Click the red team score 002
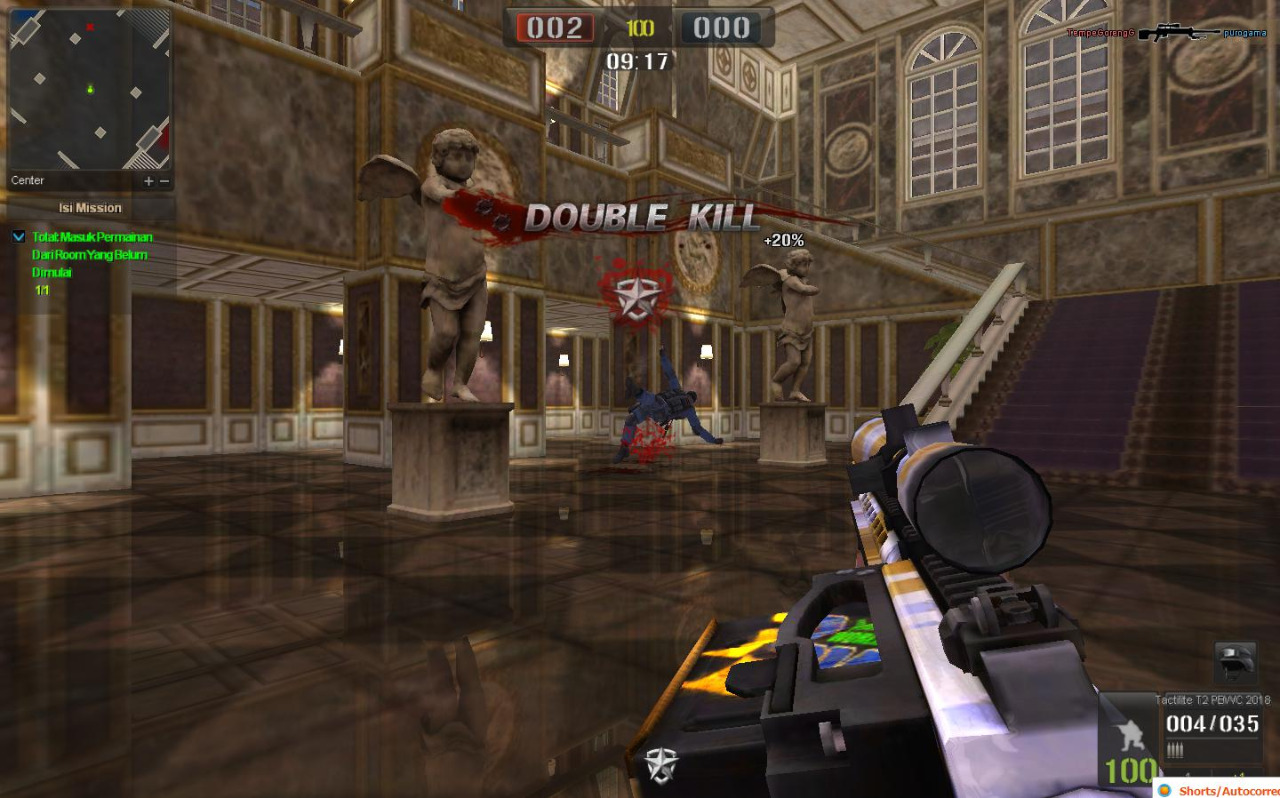This screenshot has height=798, width=1280. coord(553,27)
